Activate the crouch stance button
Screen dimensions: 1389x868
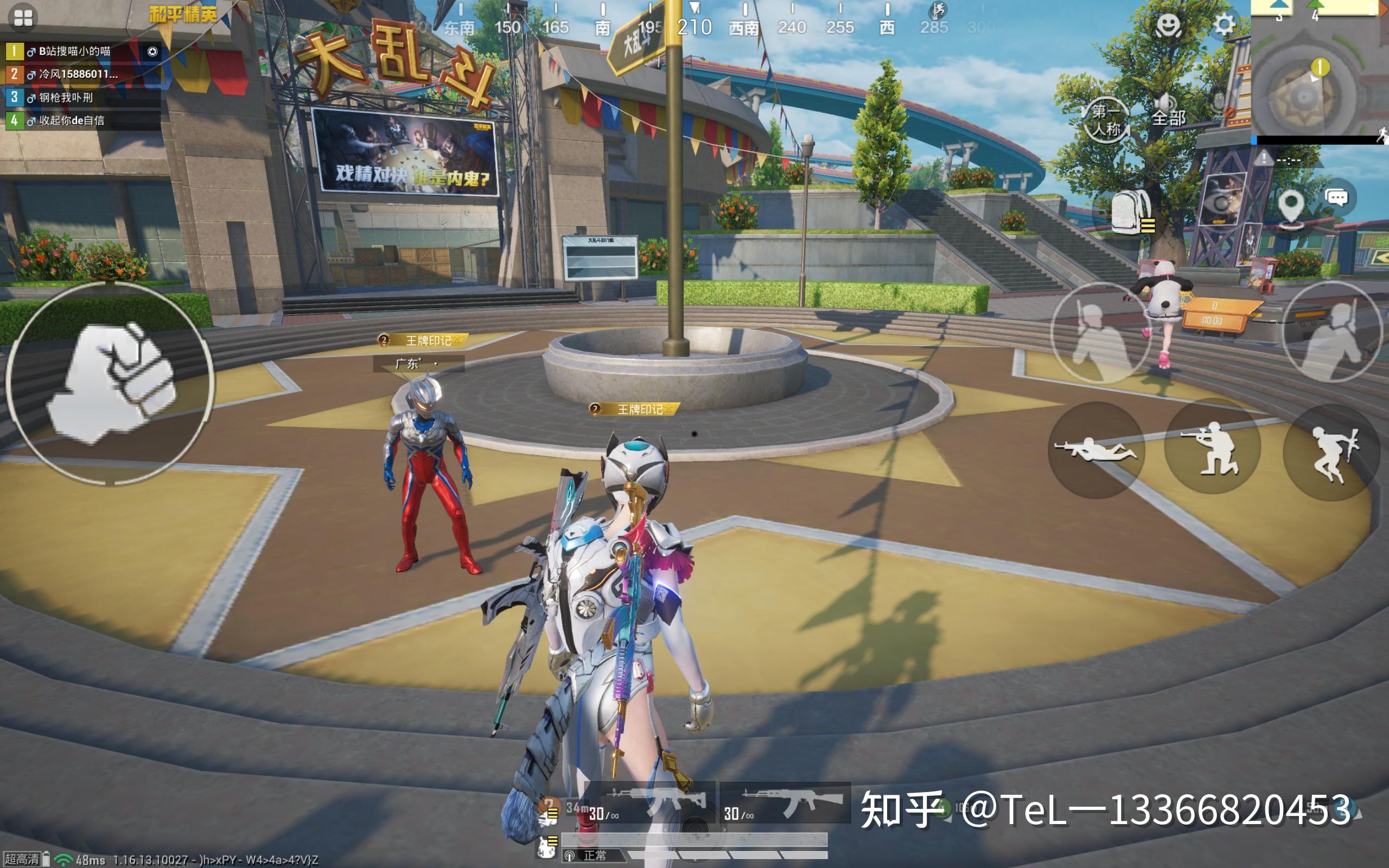point(1212,448)
